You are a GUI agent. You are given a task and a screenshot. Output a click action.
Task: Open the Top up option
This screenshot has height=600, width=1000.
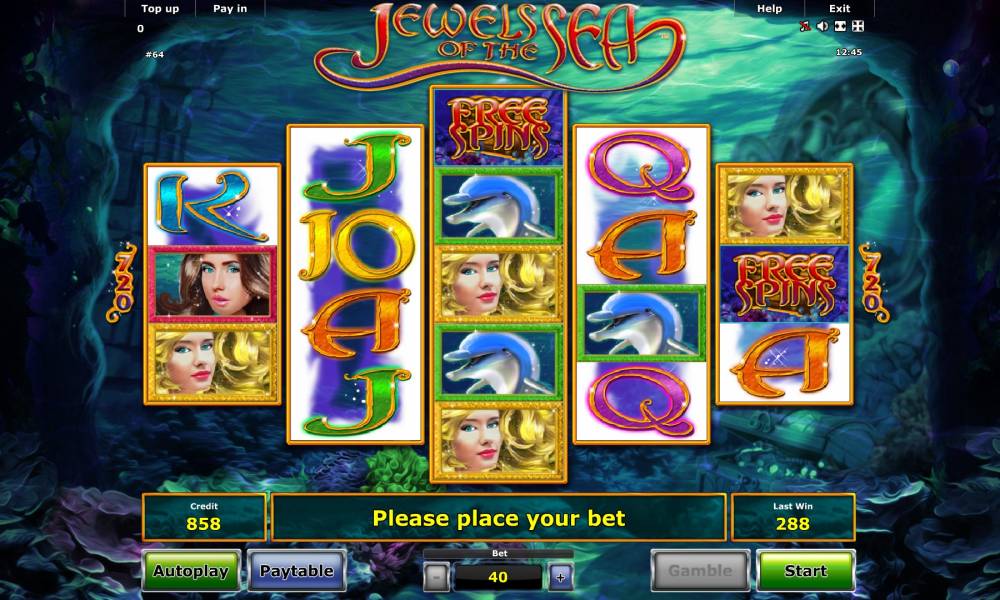pos(159,9)
